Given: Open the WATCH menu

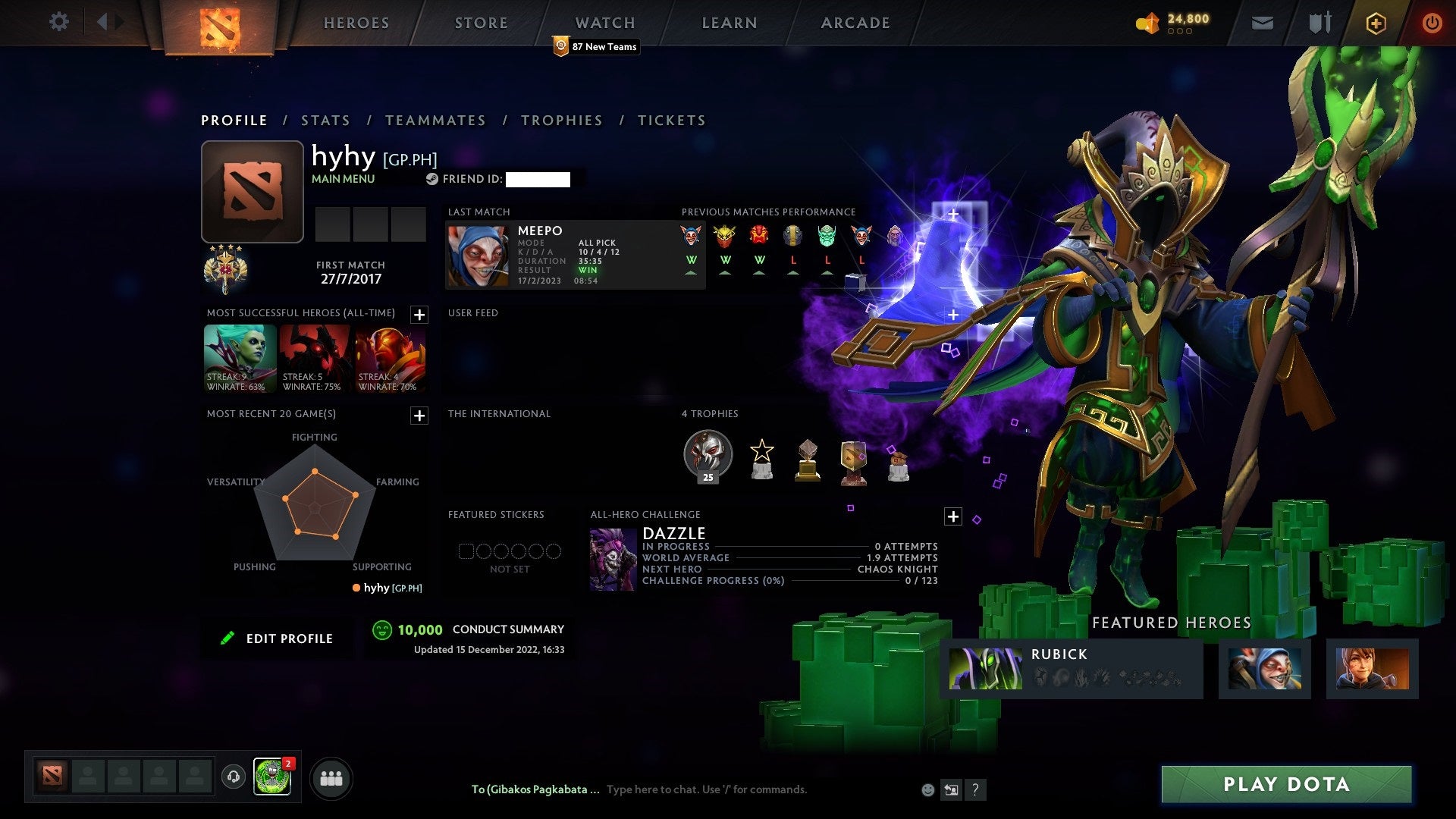Looking at the screenshot, I should click(x=604, y=23).
